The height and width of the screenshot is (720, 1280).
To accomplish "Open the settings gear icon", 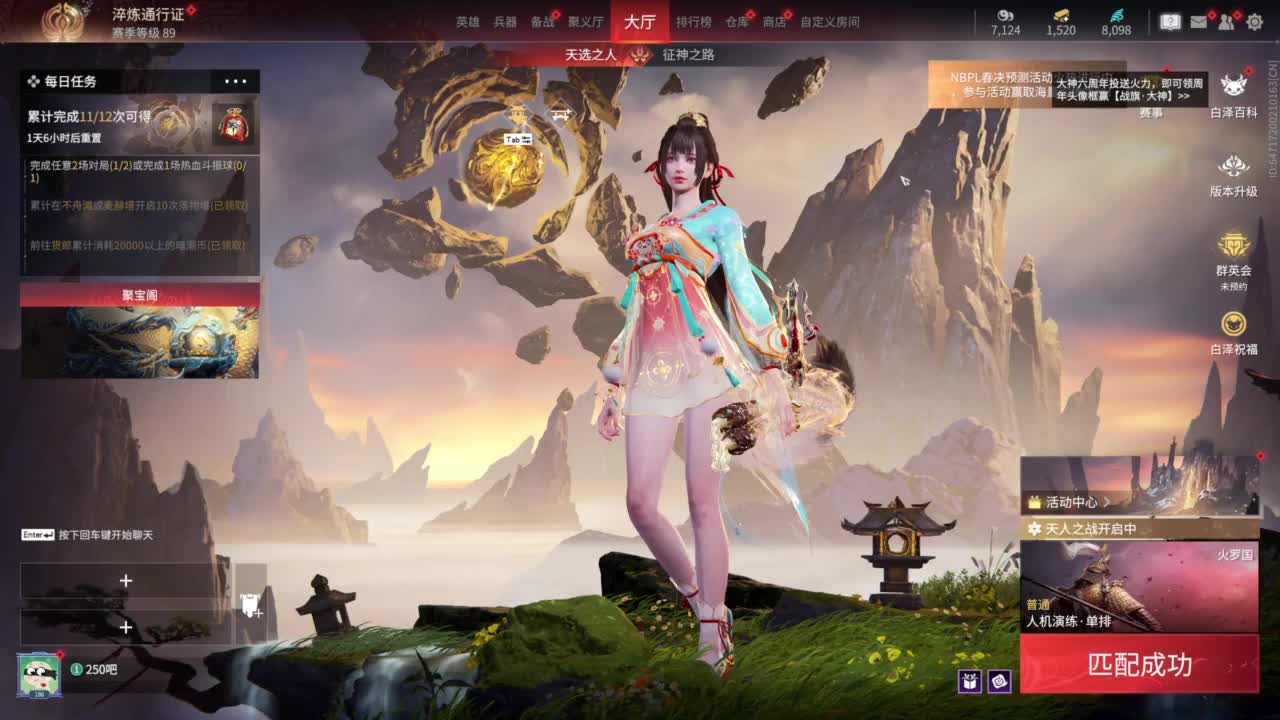I will point(1253,22).
